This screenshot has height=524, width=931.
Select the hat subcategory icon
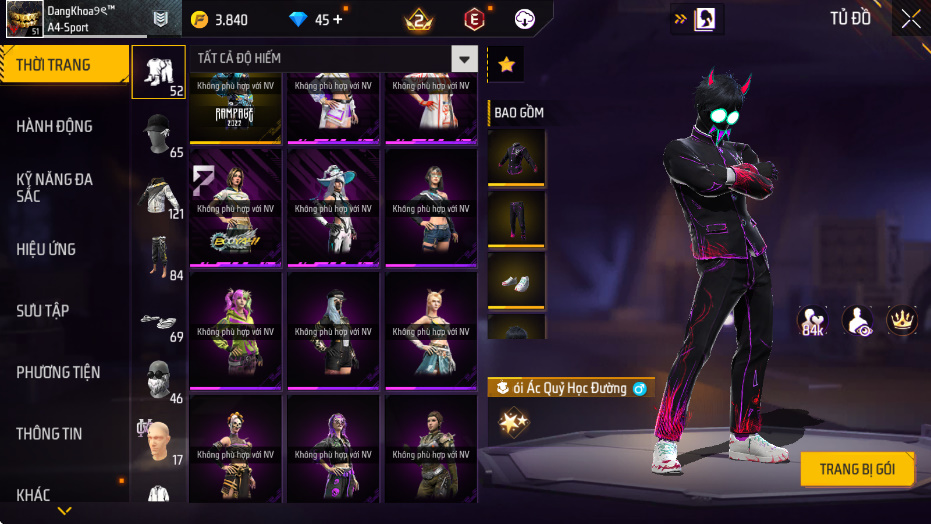(157, 131)
